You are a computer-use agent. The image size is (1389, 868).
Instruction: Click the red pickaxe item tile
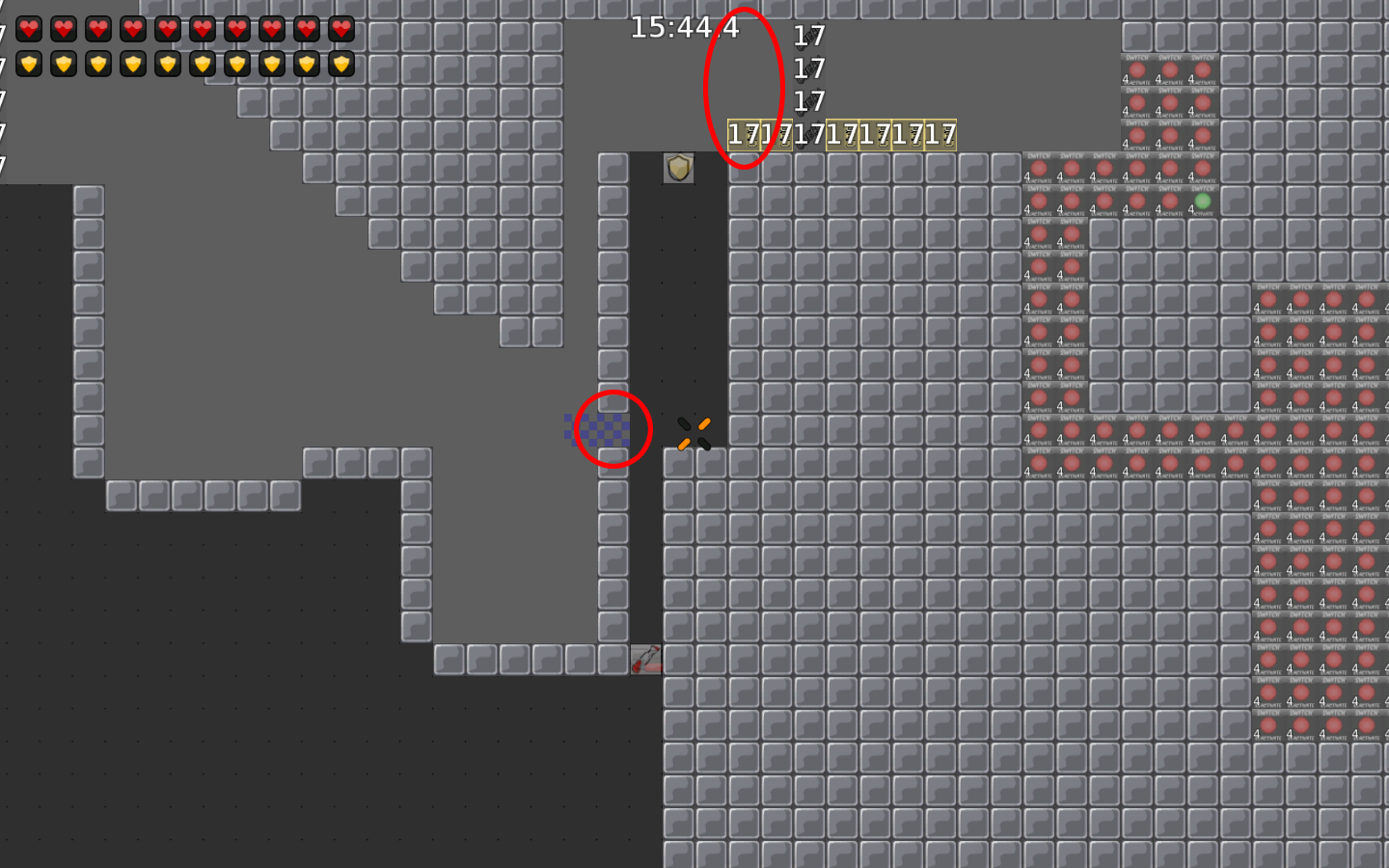(646, 662)
